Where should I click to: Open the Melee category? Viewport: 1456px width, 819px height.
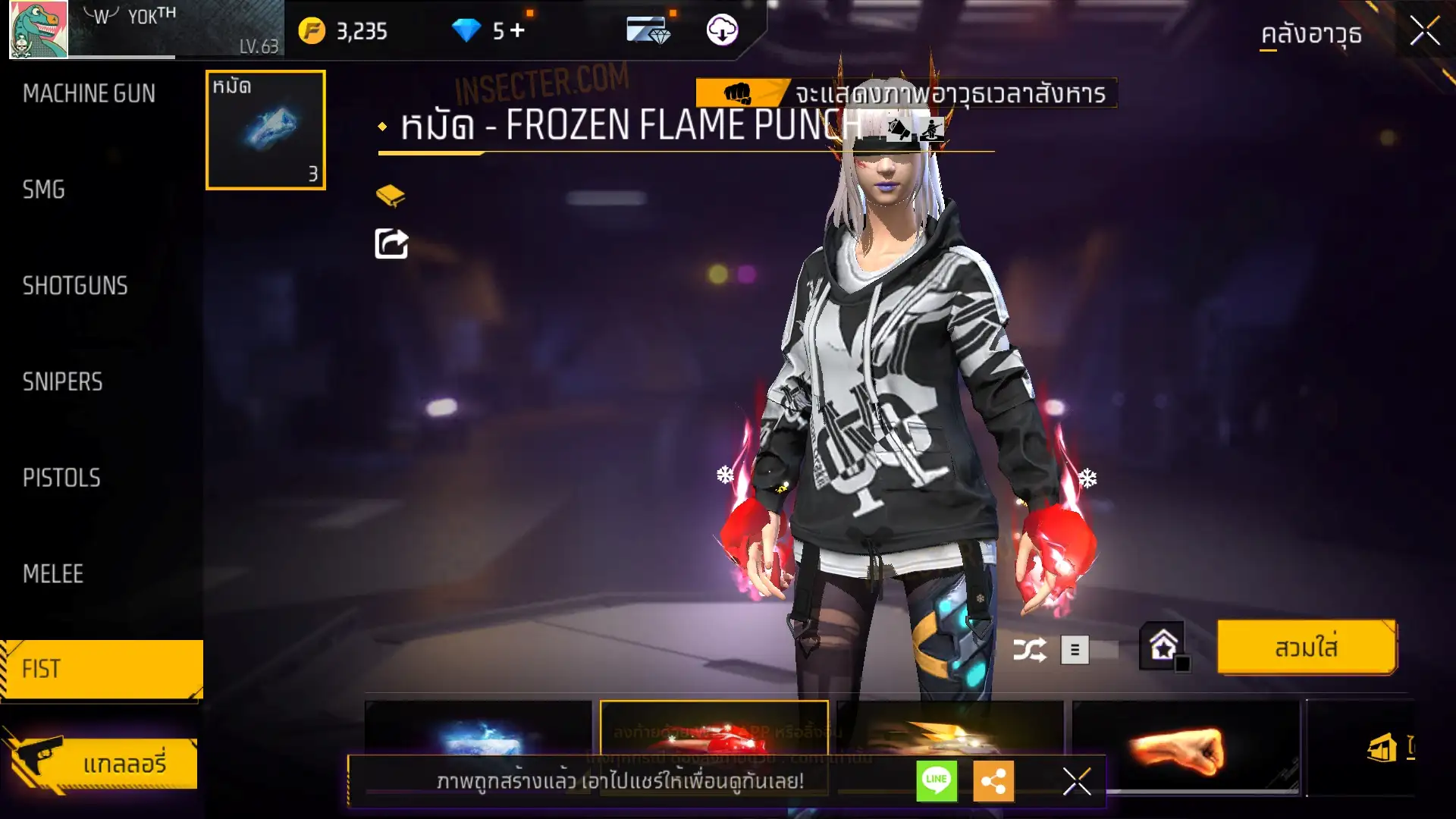click(53, 574)
